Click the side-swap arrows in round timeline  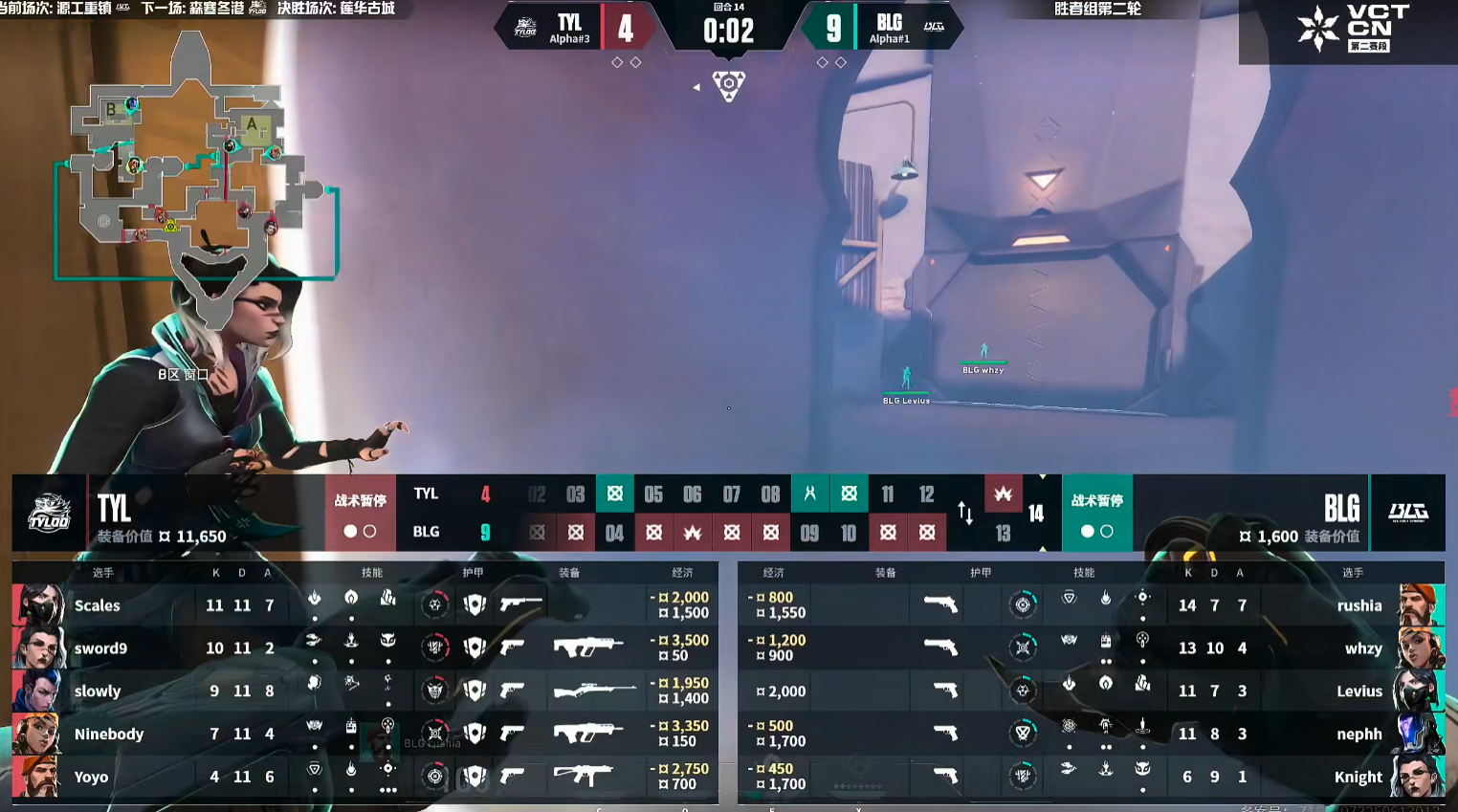pos(965,514)
